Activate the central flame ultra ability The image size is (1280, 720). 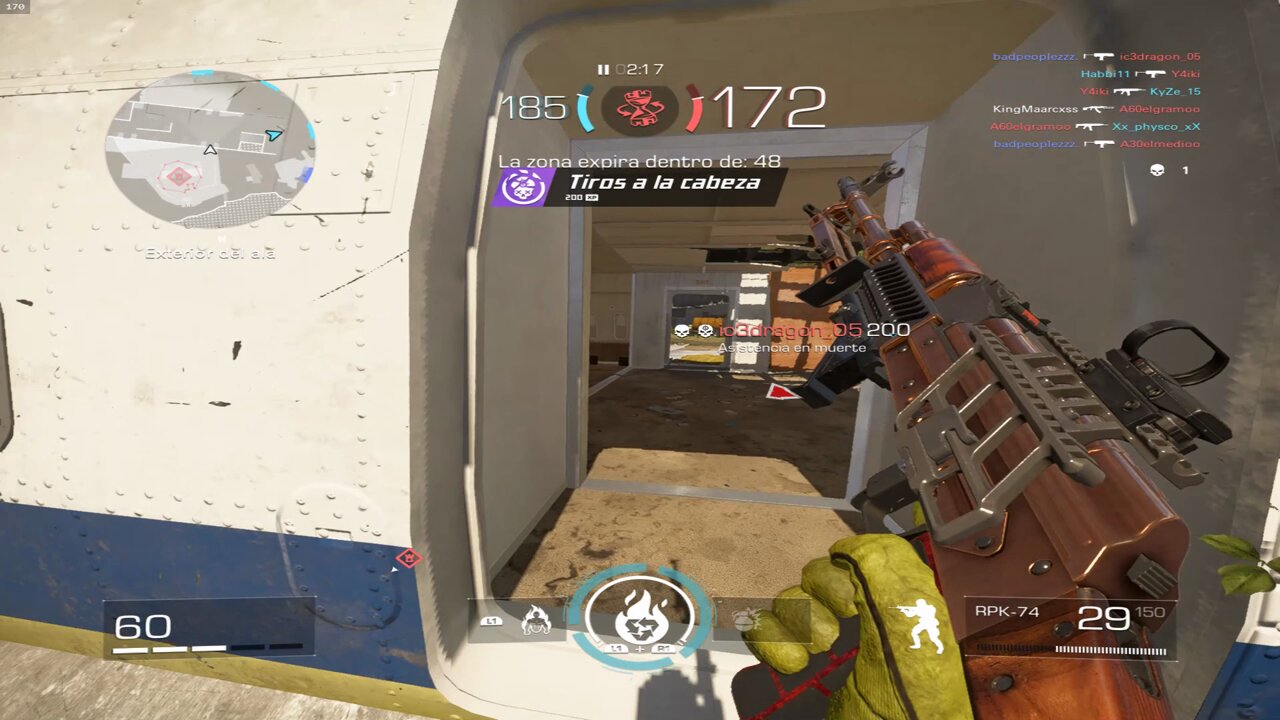tap(640, 613)
